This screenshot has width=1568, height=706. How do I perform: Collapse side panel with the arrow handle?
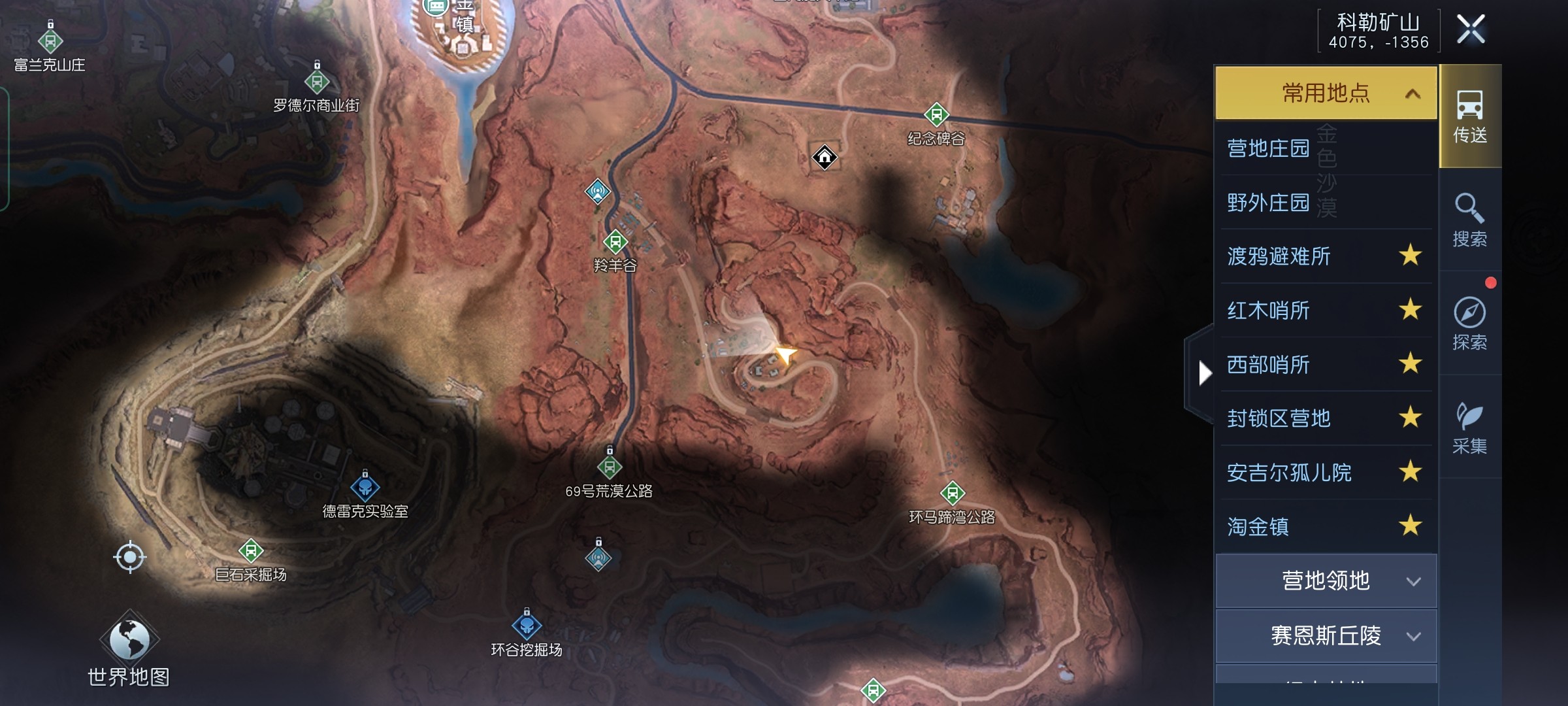pyautogui.click(x=1204, y=373)
